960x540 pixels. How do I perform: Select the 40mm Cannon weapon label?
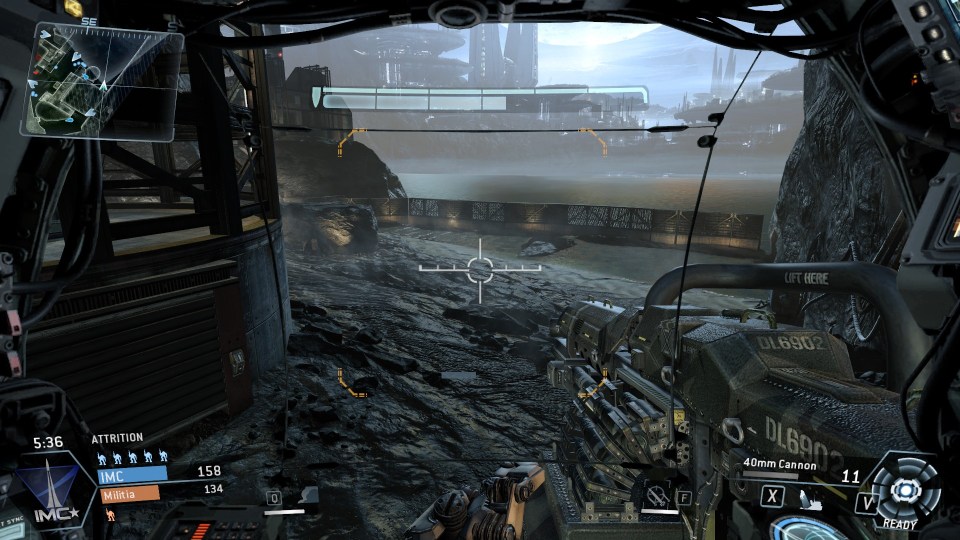coord(780,465)
